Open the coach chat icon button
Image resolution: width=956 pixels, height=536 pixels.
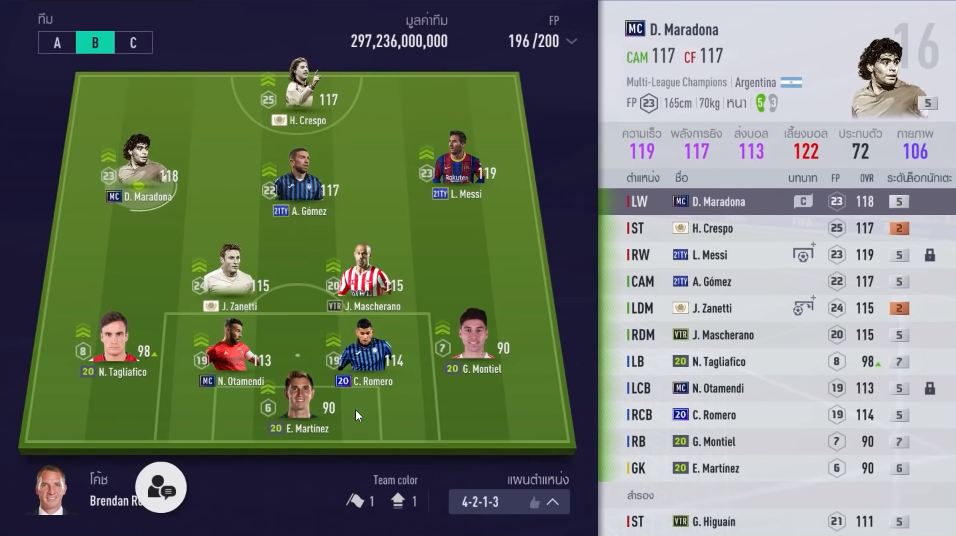tap(161, 487)
